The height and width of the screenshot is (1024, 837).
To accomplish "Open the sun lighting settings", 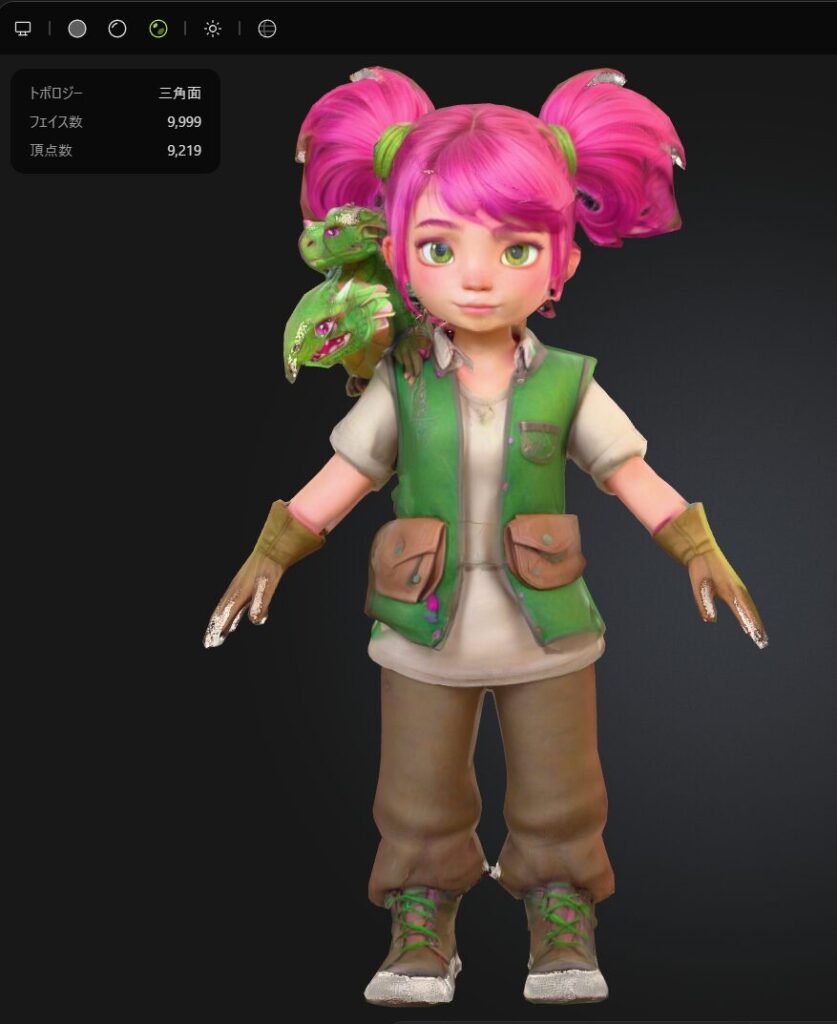I will [x=212, y=29].
